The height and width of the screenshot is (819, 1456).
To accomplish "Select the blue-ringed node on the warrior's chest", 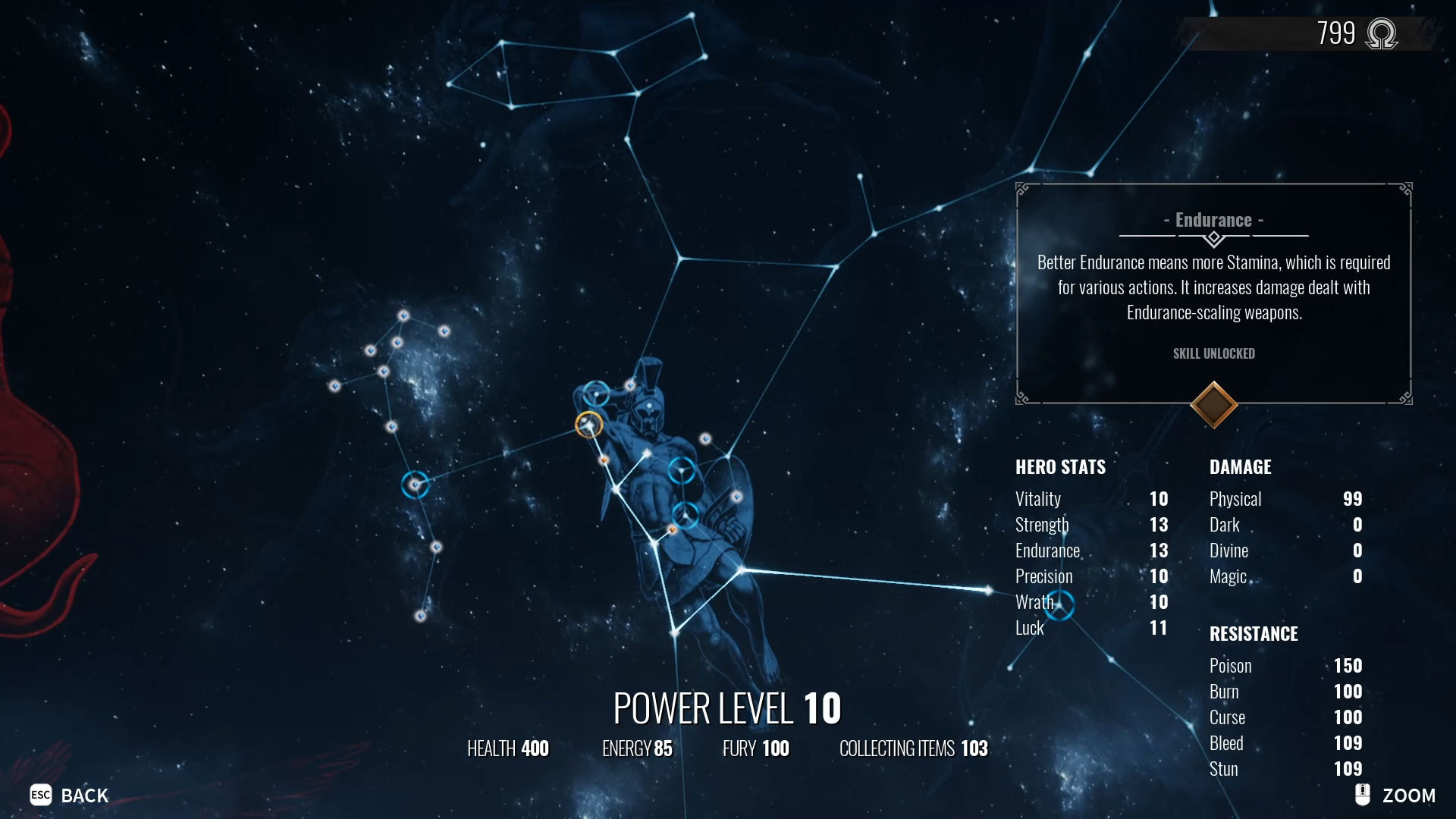I will [681, 471].
